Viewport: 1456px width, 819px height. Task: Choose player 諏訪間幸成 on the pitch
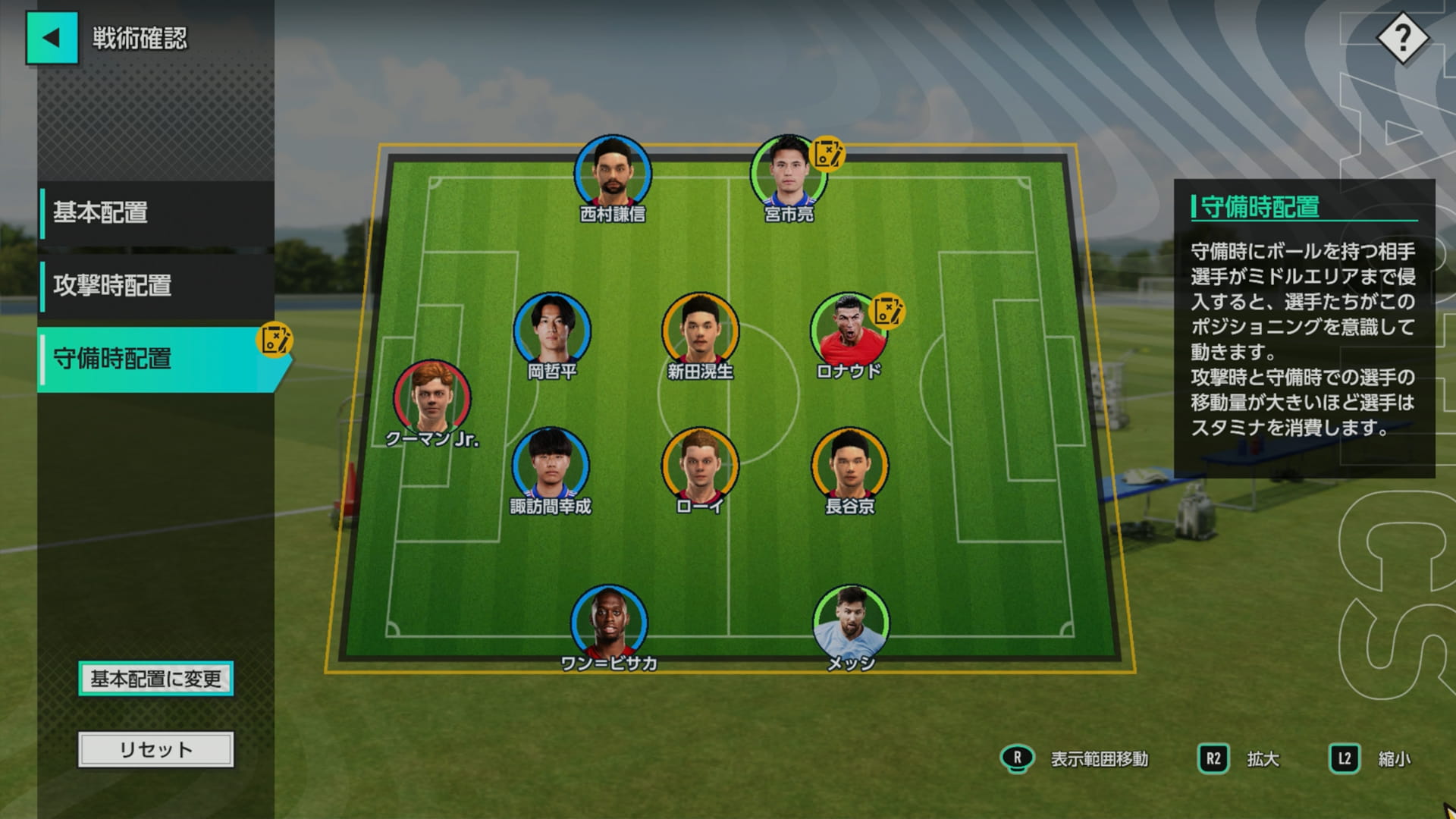[551, 465]
